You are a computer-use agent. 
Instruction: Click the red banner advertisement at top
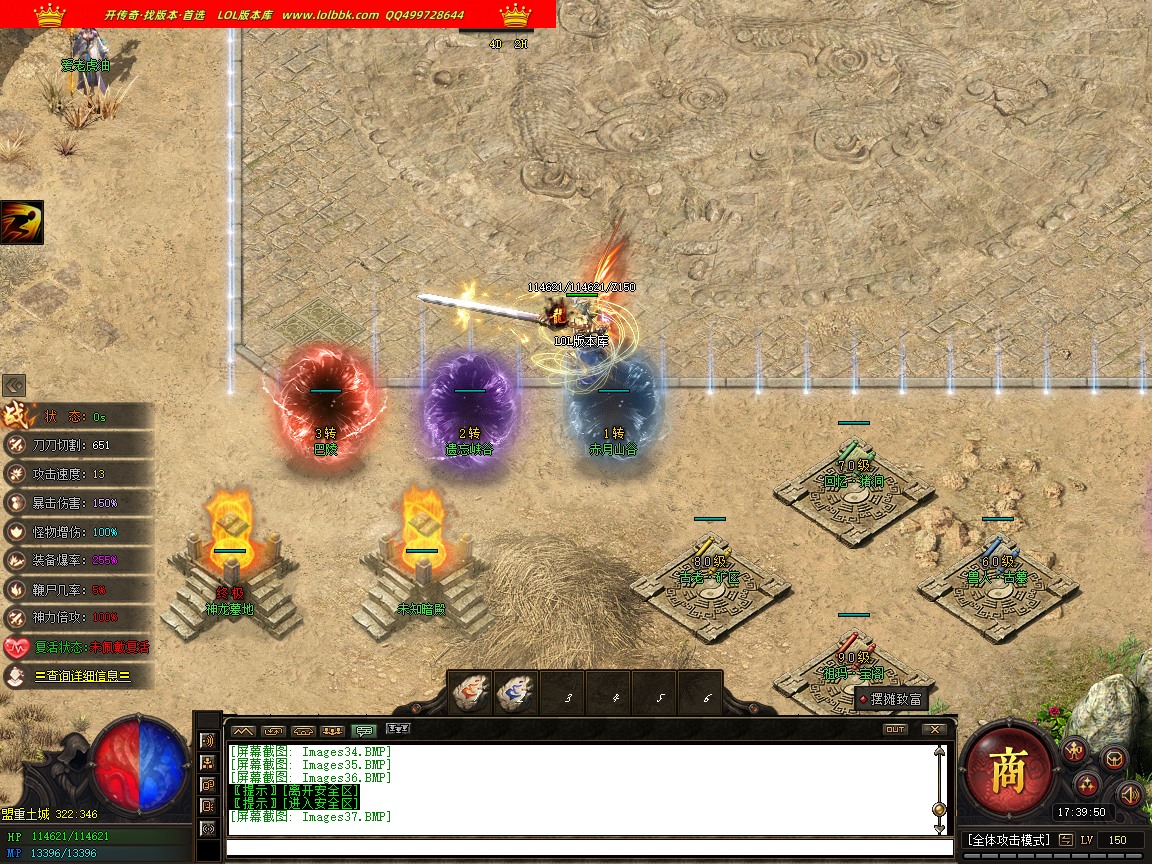click(278, 14)
